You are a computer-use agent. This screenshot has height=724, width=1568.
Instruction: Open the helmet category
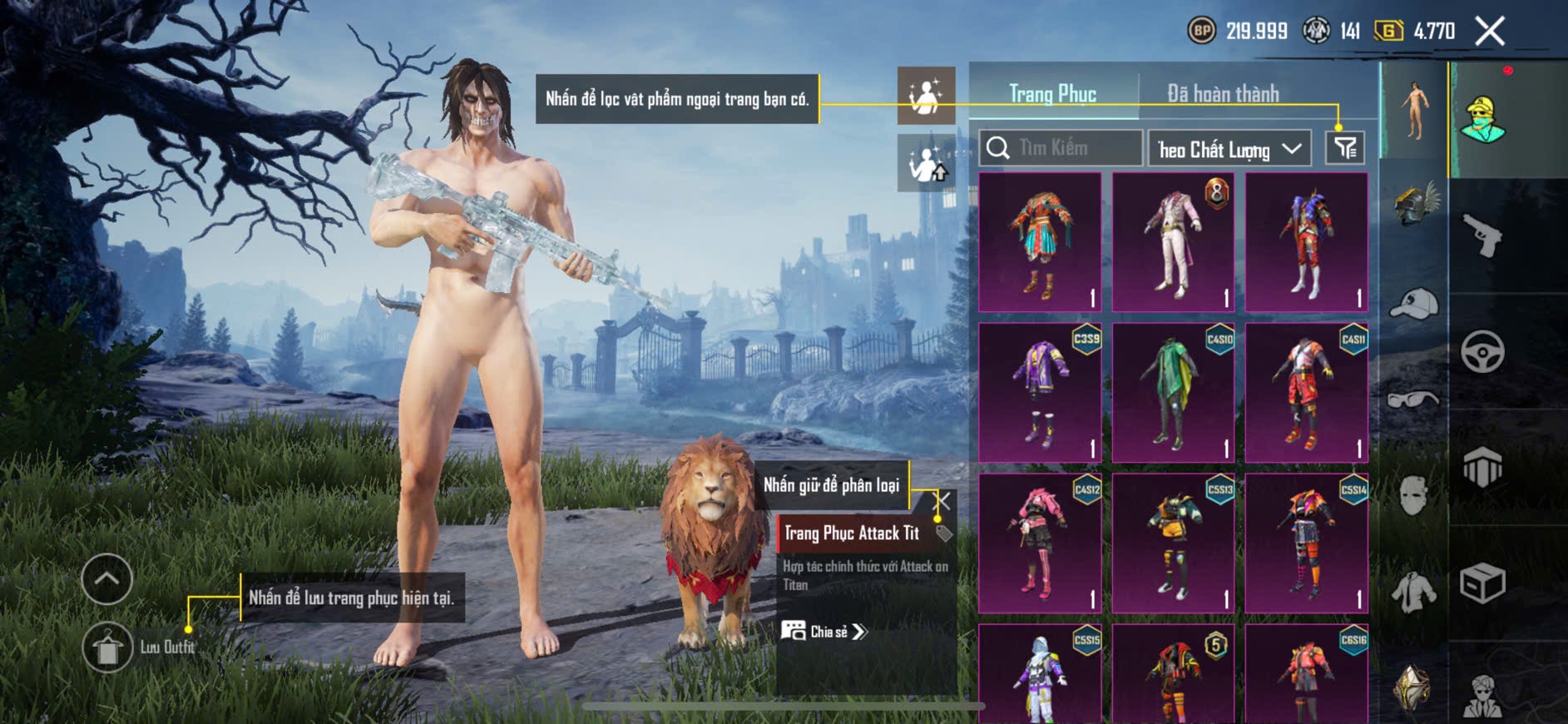[1414, 204]
